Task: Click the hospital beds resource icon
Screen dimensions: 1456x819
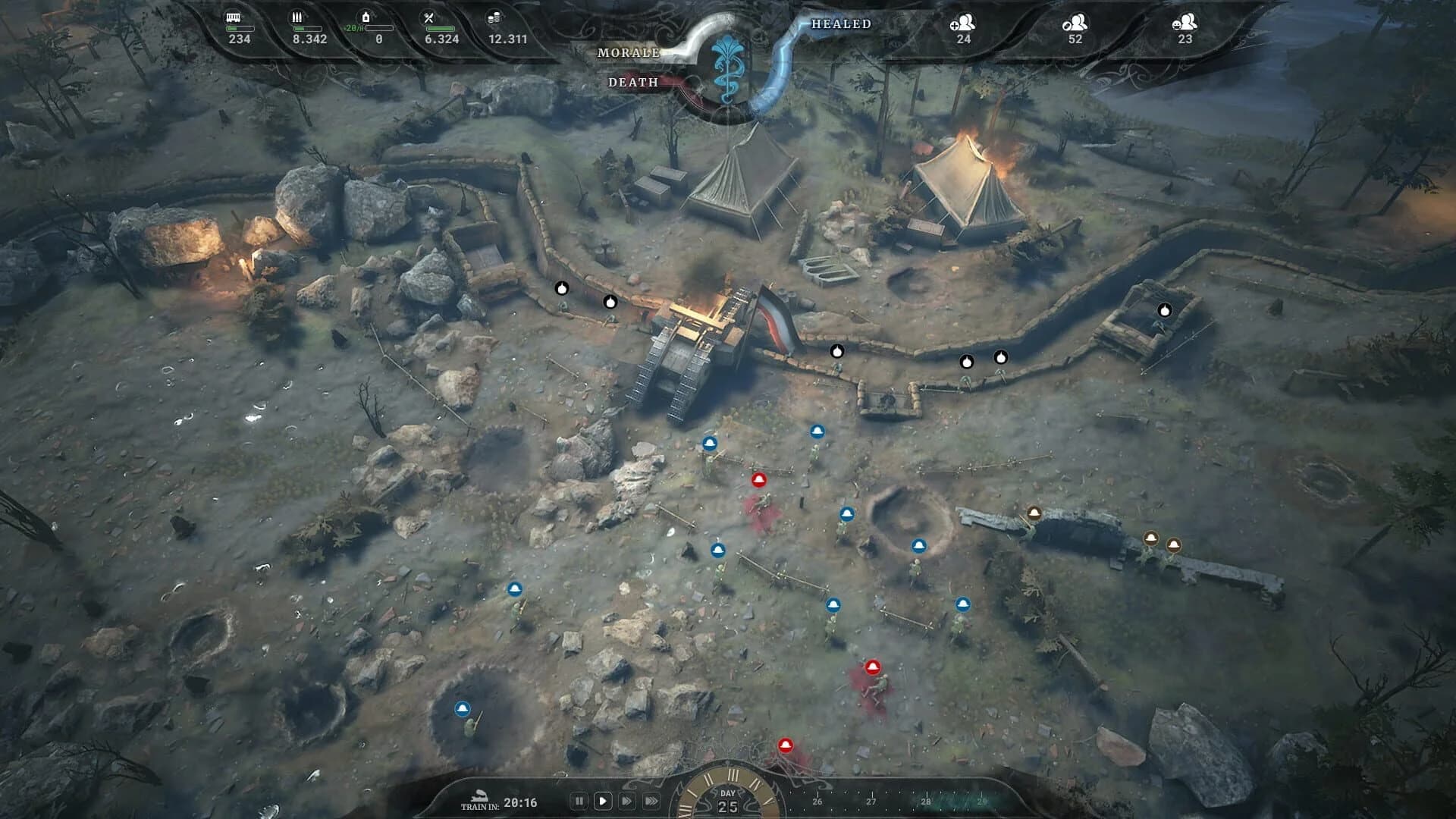Action: [x=232, y=17]
